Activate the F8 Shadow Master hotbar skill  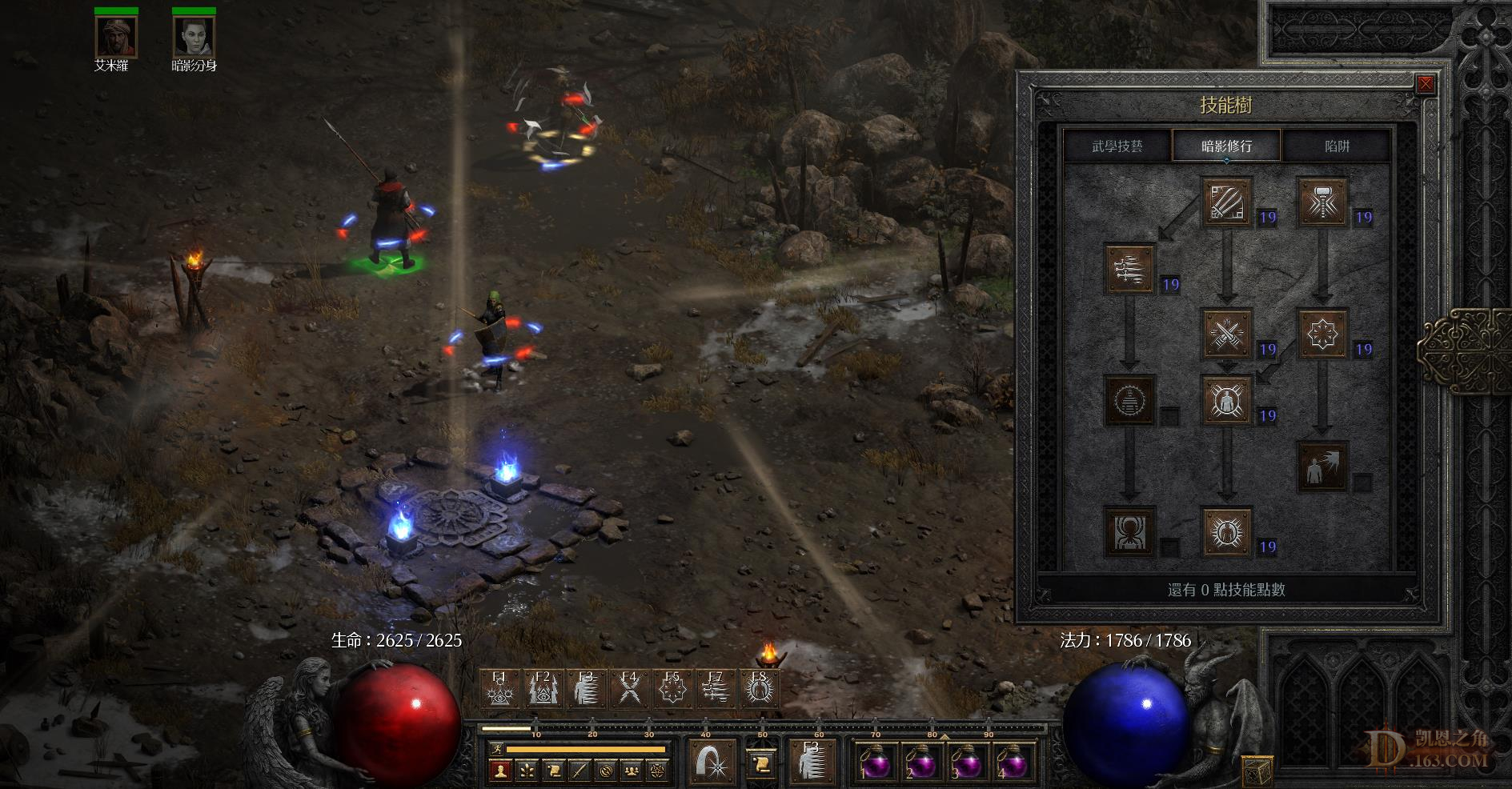click(x=758, y=688)
